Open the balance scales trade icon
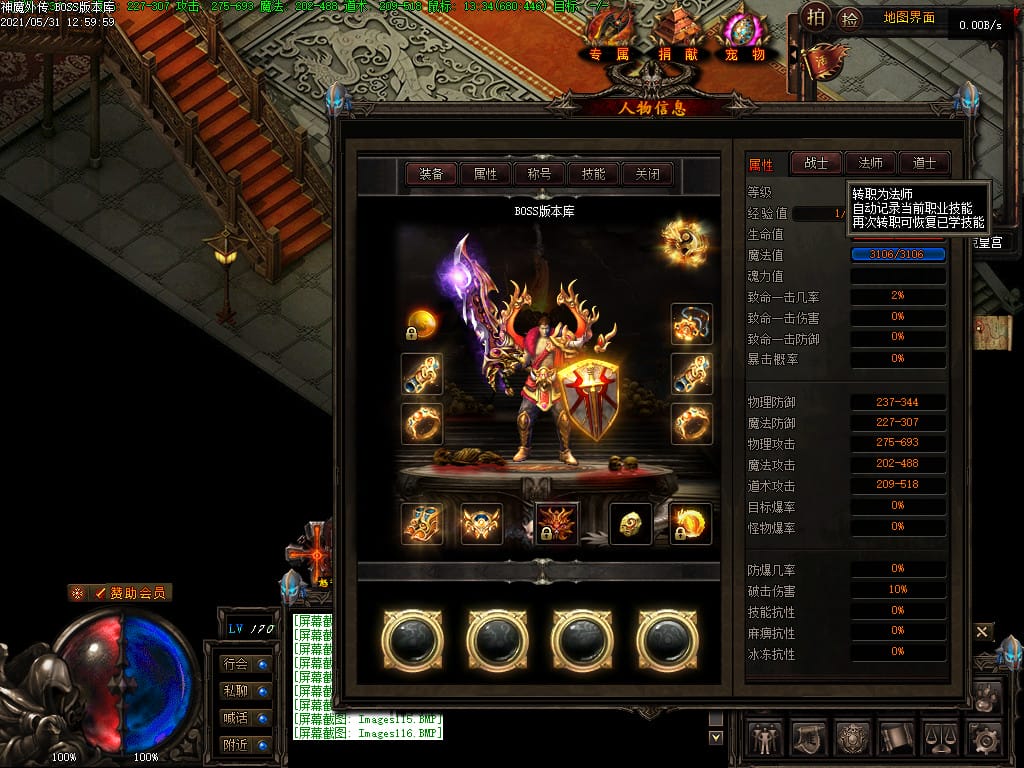The image size is (1024, 768). click(942, 738)
